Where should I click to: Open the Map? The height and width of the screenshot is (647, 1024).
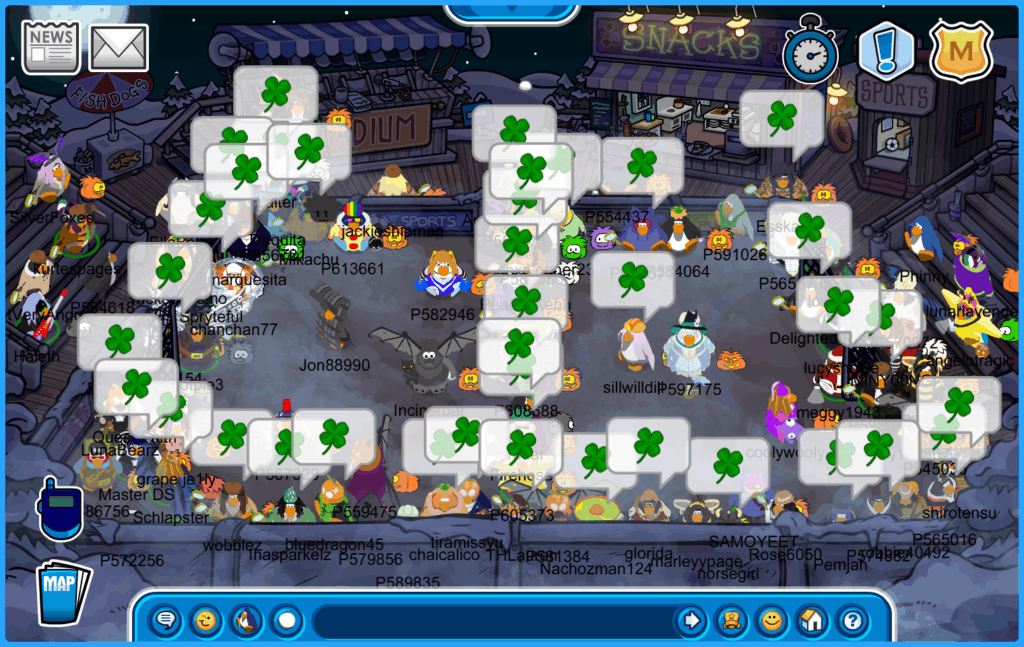(x=63, y=591)
